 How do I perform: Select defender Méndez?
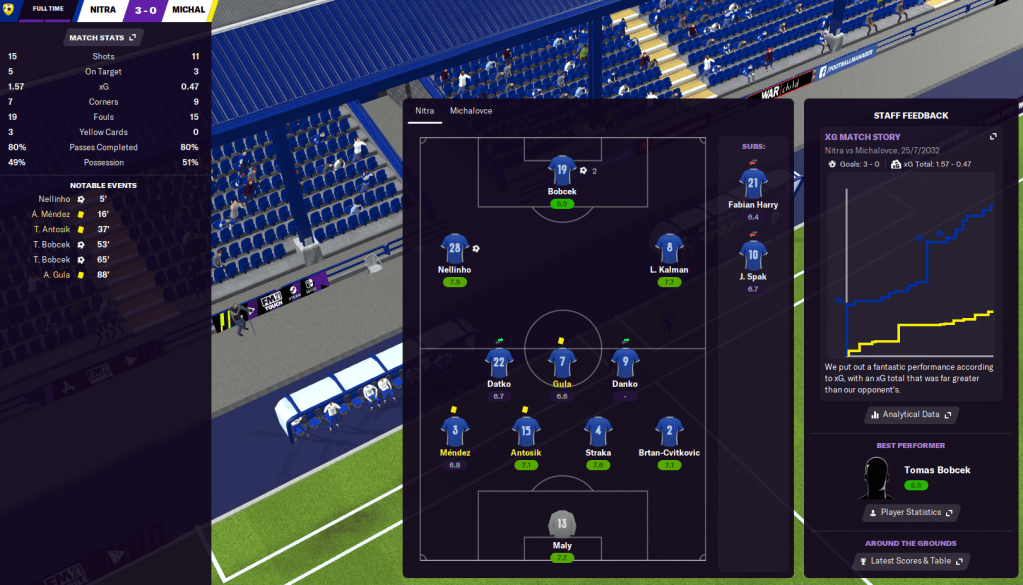coord(455,431)
